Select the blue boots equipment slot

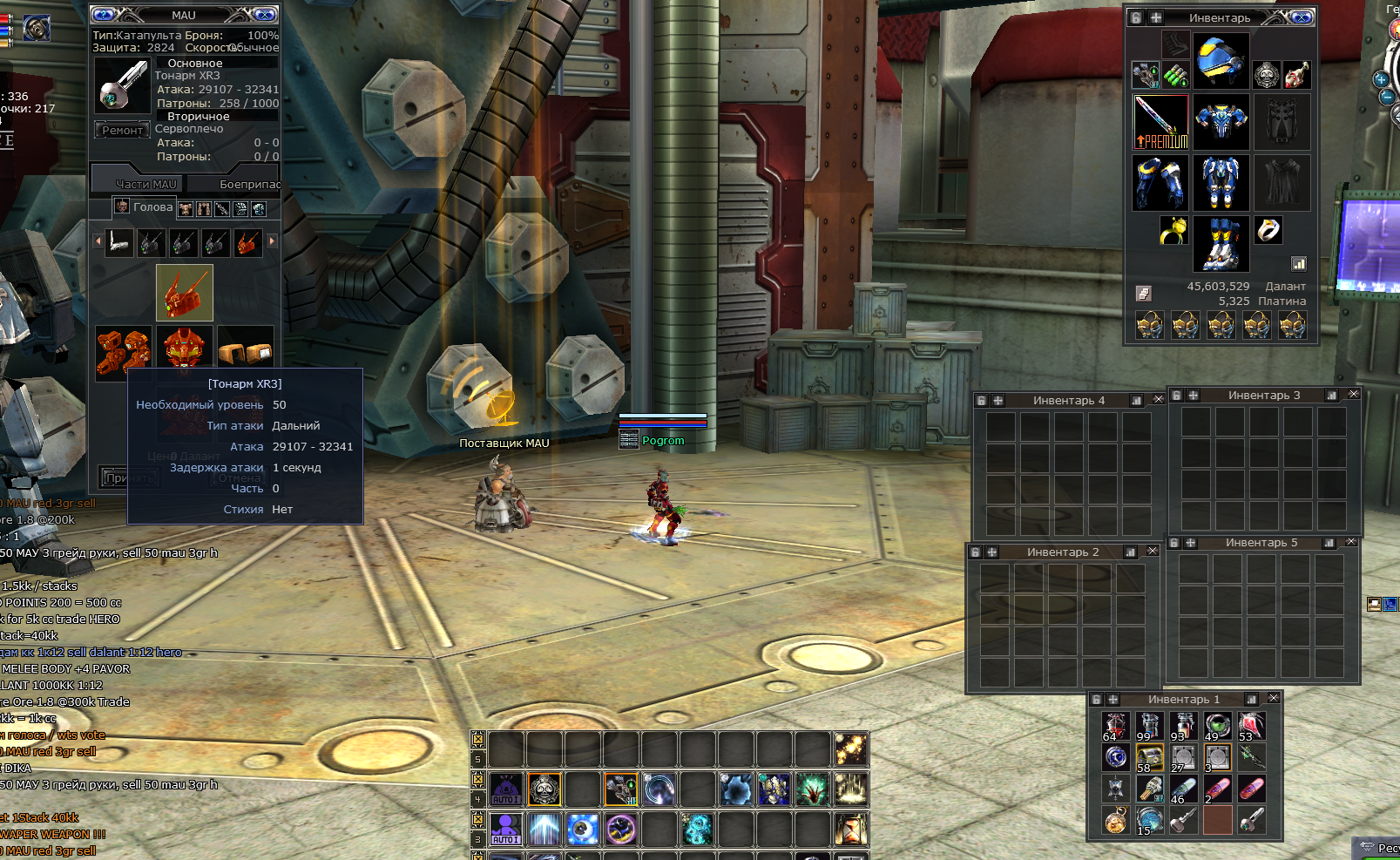(1221, 244)
